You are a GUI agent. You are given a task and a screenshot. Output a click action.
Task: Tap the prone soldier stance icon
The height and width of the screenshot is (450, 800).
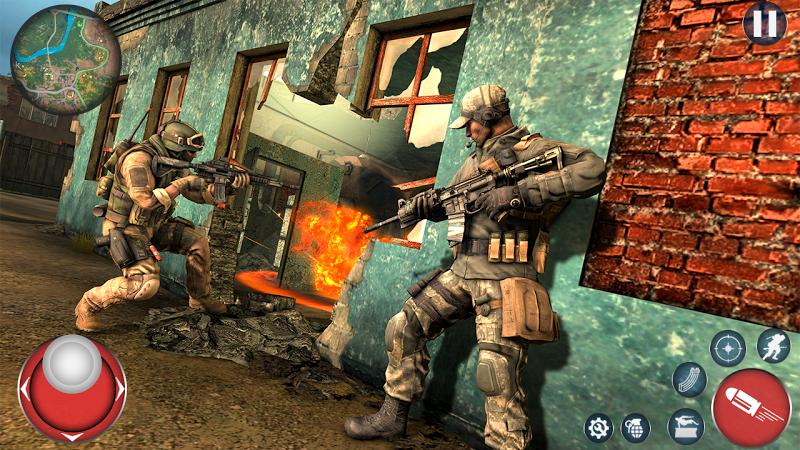click(x=685, y=426)
